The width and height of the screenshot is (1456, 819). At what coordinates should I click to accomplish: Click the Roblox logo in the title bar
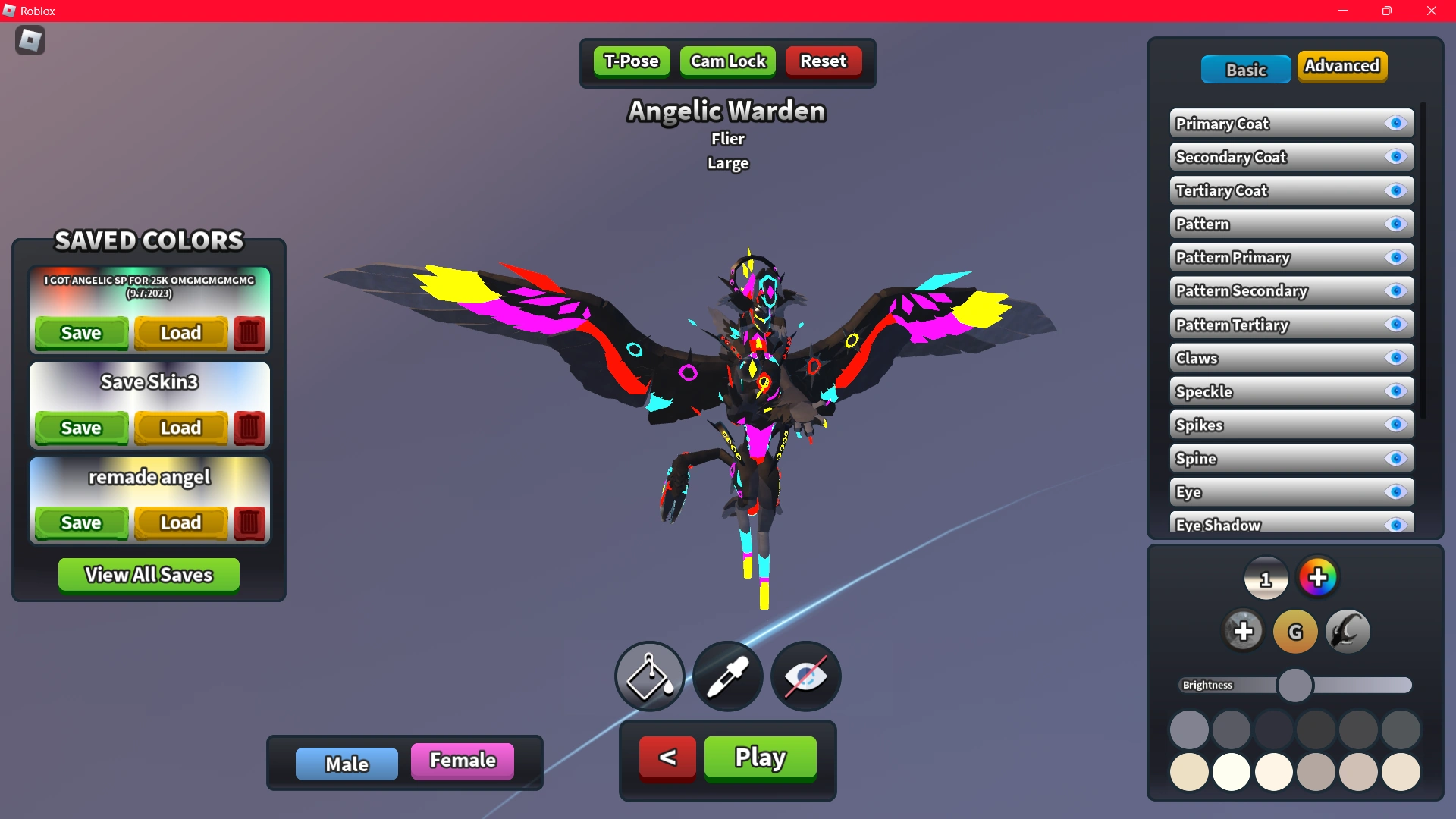pyautogui.click(x=11, y=11)
